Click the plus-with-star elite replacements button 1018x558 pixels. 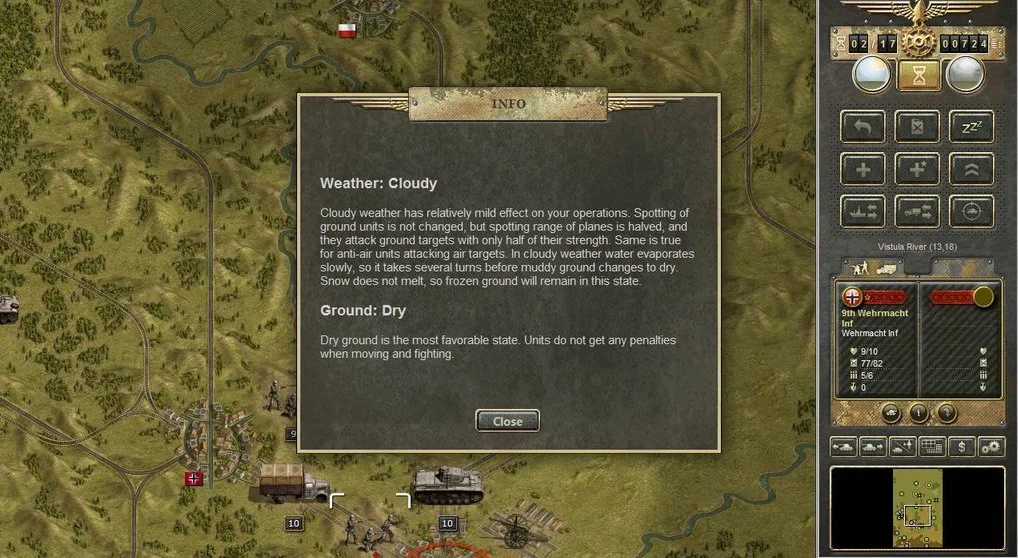click(917, 169)
